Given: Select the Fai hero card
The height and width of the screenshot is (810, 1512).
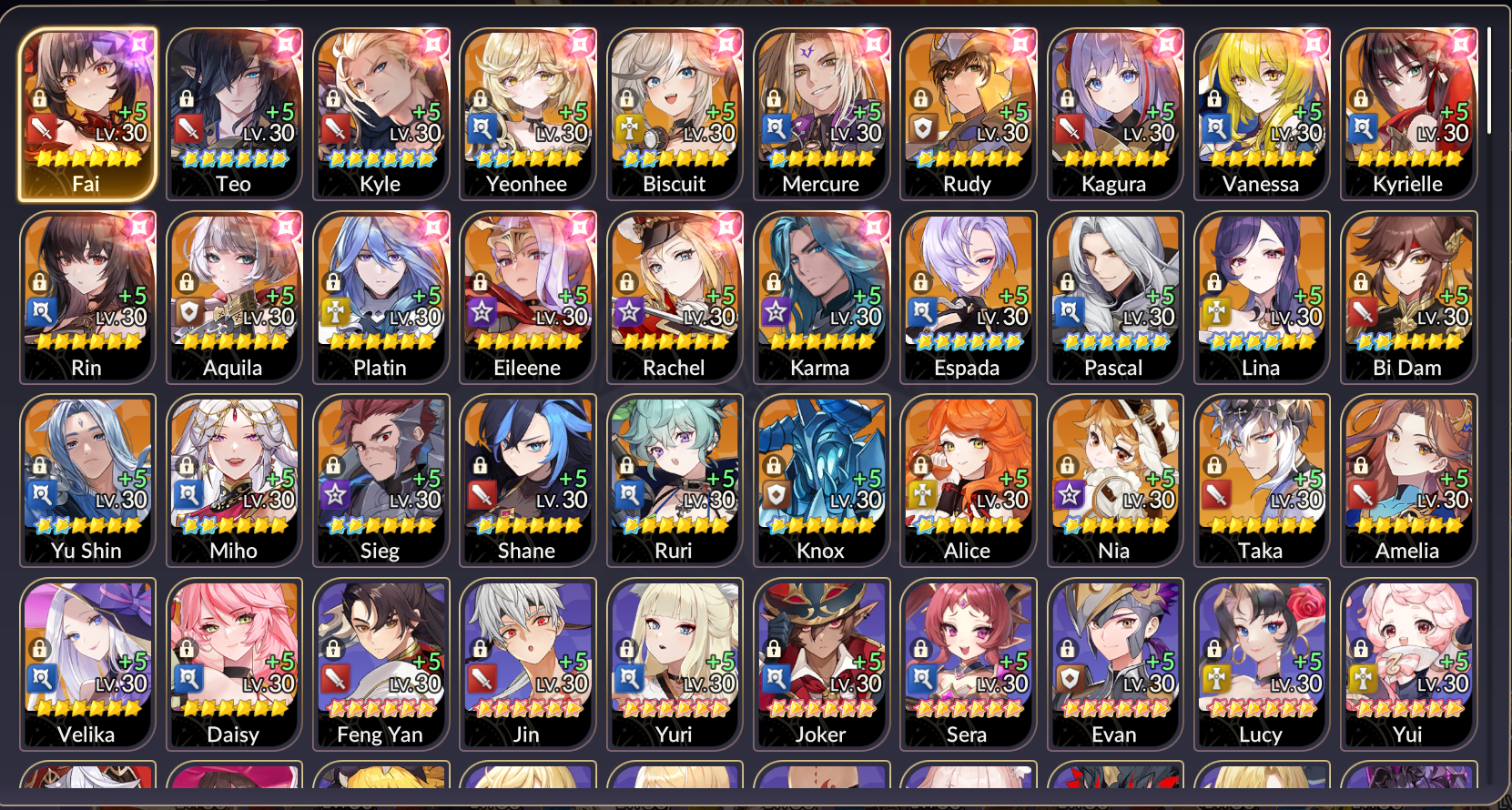Looking at the screenshot, I should tap(86, 114).
